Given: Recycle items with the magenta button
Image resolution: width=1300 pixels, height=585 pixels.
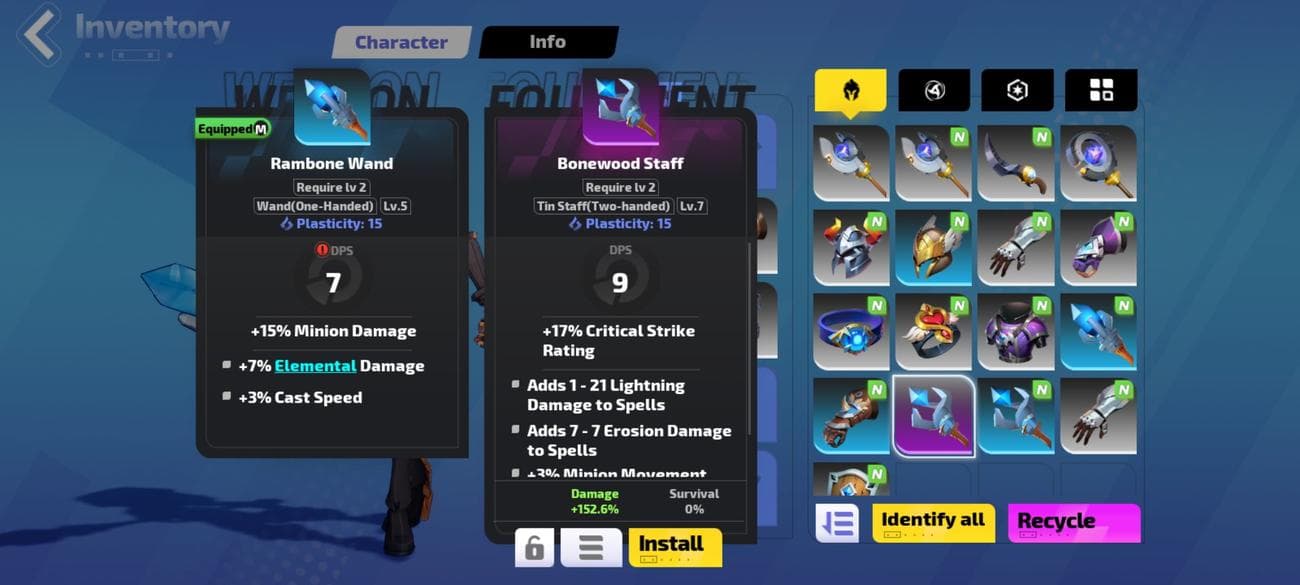Looking at the screenshot, I should pyautogui.click(x=1073, y=522).
